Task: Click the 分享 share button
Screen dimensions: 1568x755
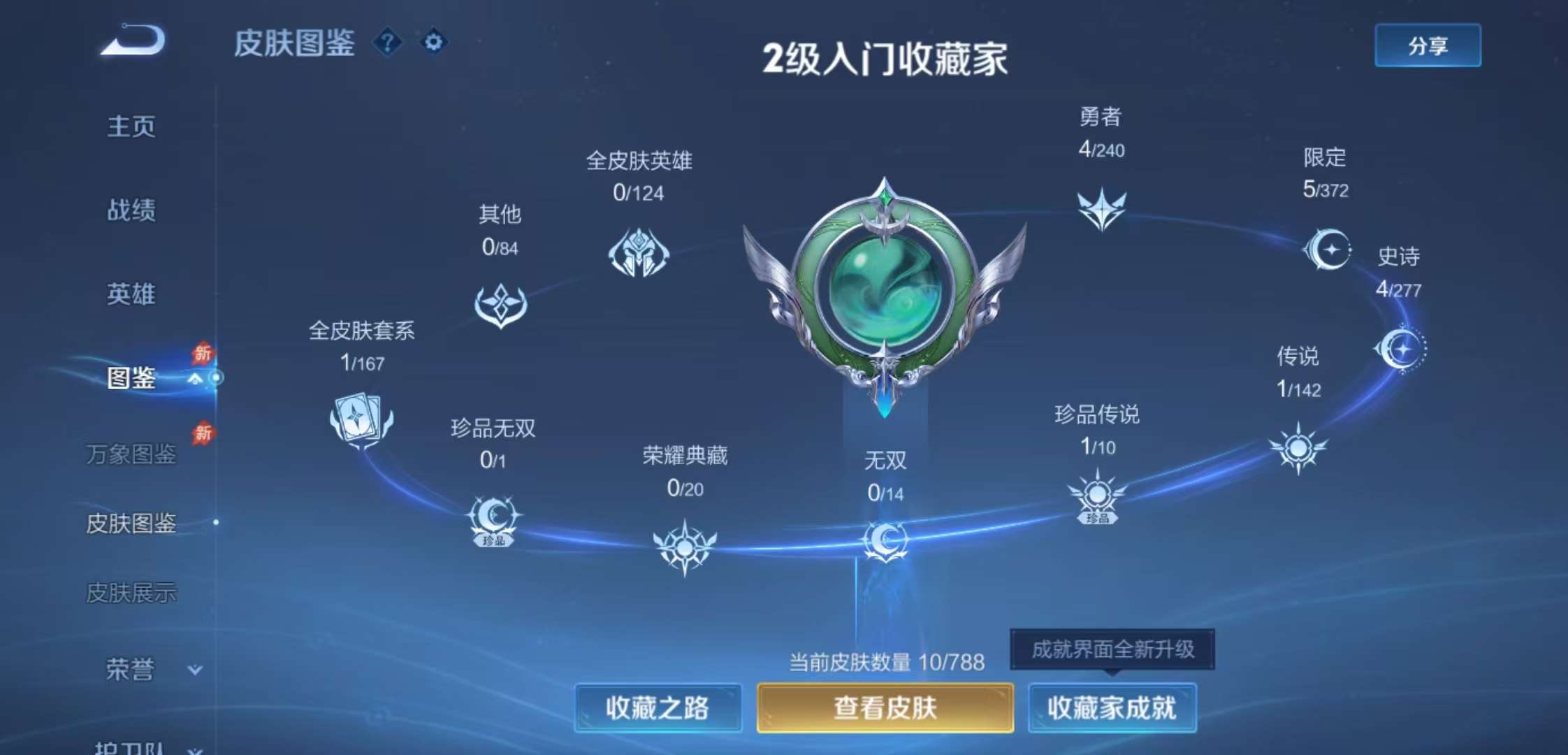Action: tap(1427, 45)
